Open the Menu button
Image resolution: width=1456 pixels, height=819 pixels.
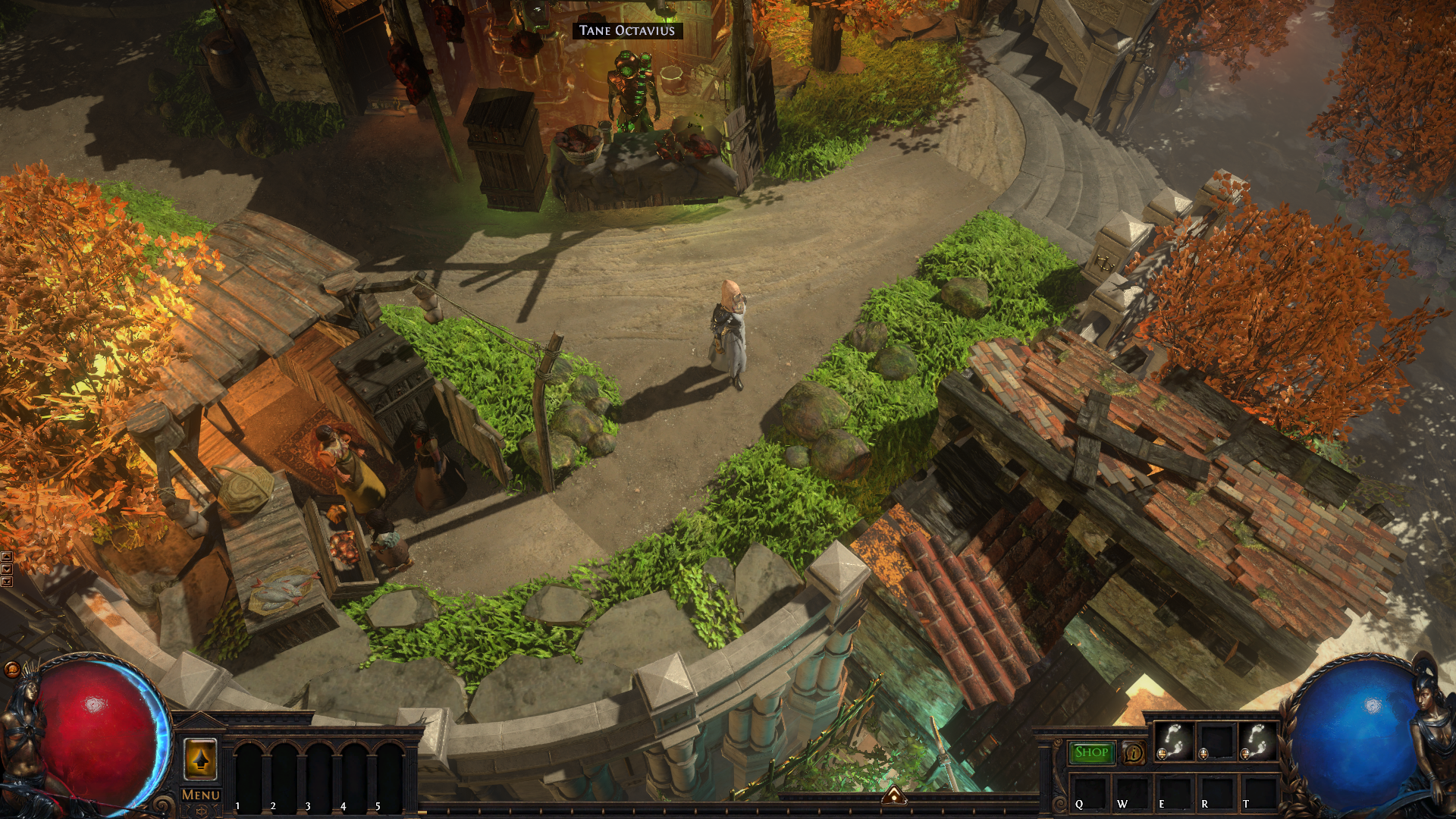(201, 795)
